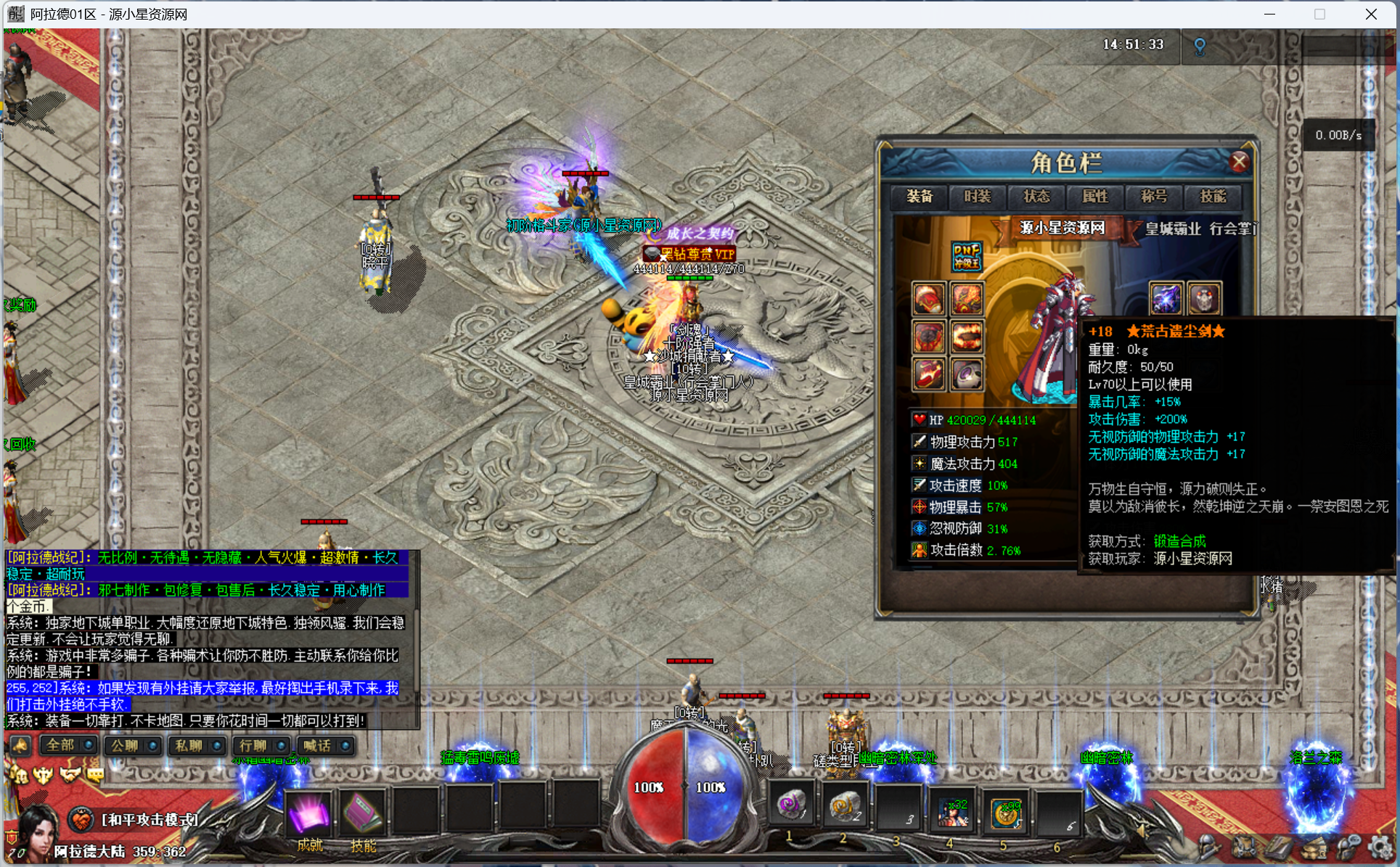Use the purple scroll in slot 1
Image resolution: width=1400 pixels, height=867 pixels.
point(792,805)
